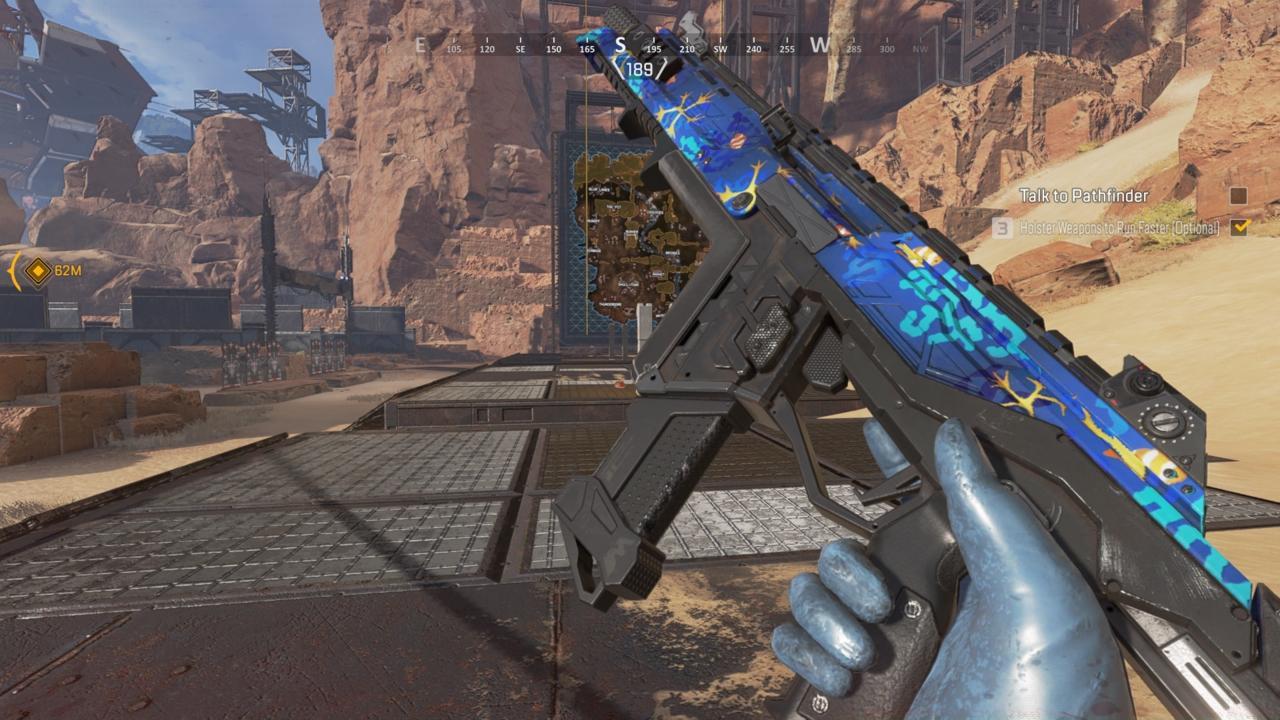Check the Talk to Pathfinder objective box
The width and height of the screenshot is (1280, 720).
[x=1237, y=198]
